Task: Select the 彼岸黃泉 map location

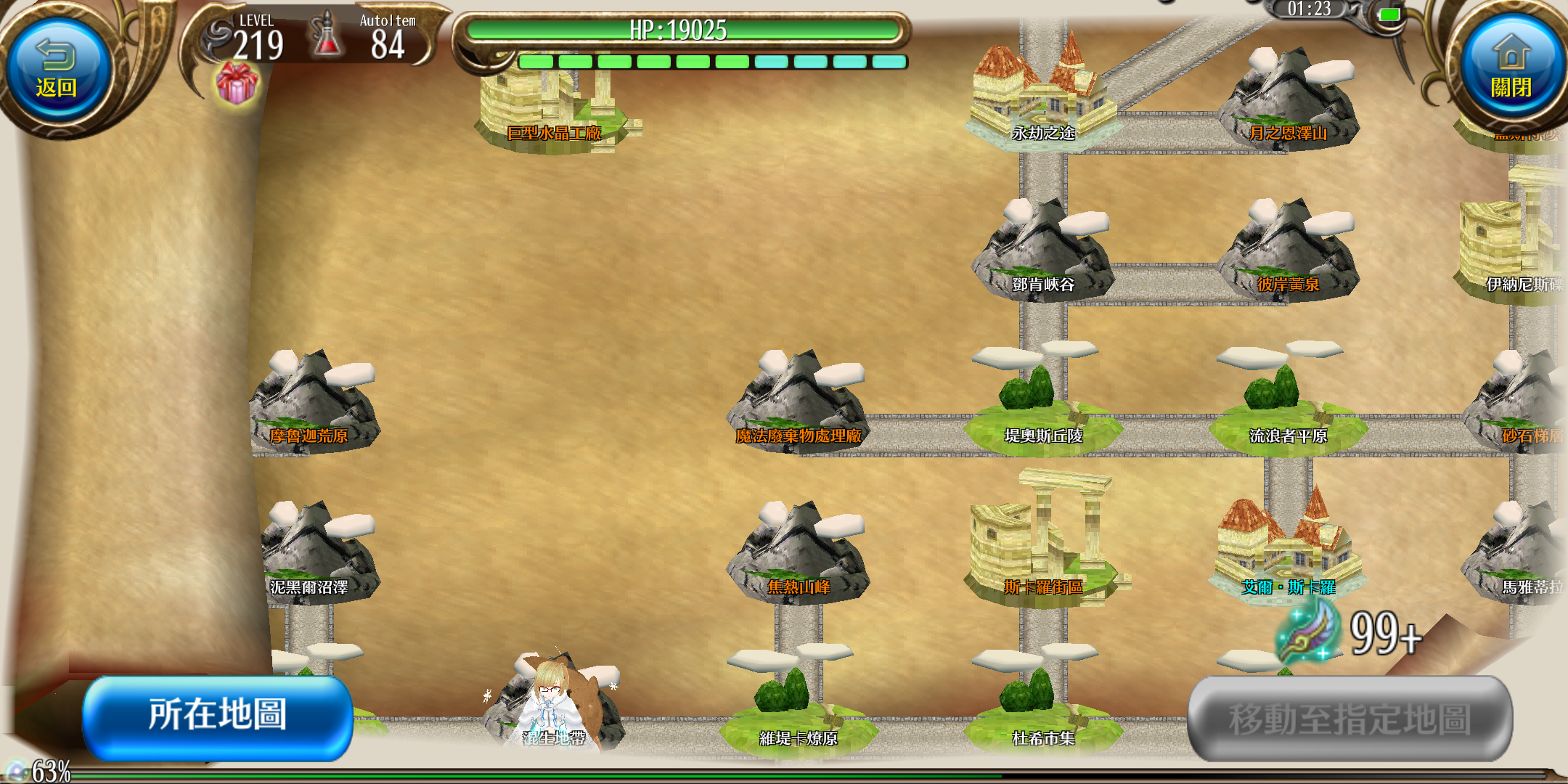Action: tap(1288, 254)
